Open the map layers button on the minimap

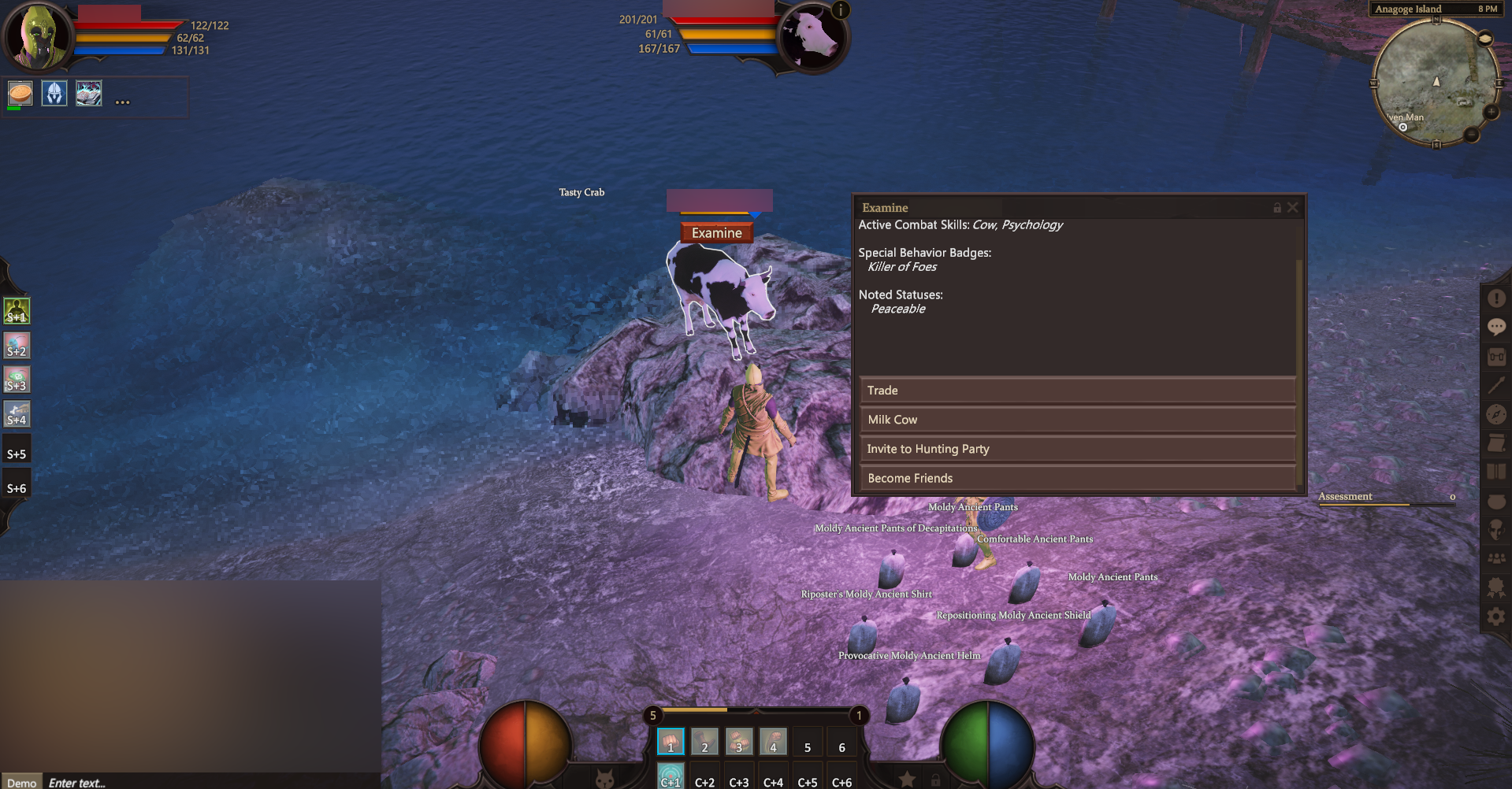coord(1484,39)
